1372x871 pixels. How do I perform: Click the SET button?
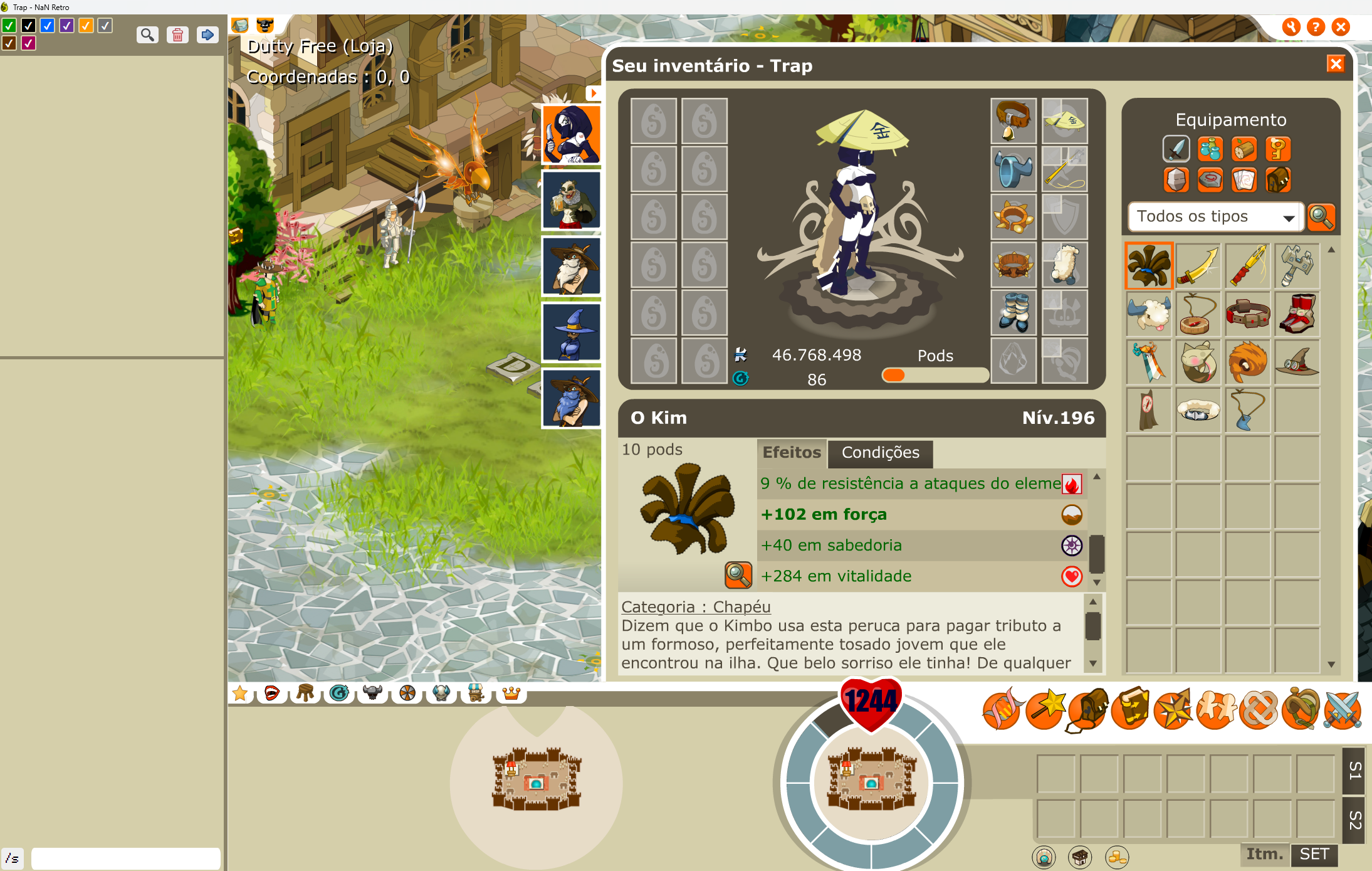[1314, 854]
